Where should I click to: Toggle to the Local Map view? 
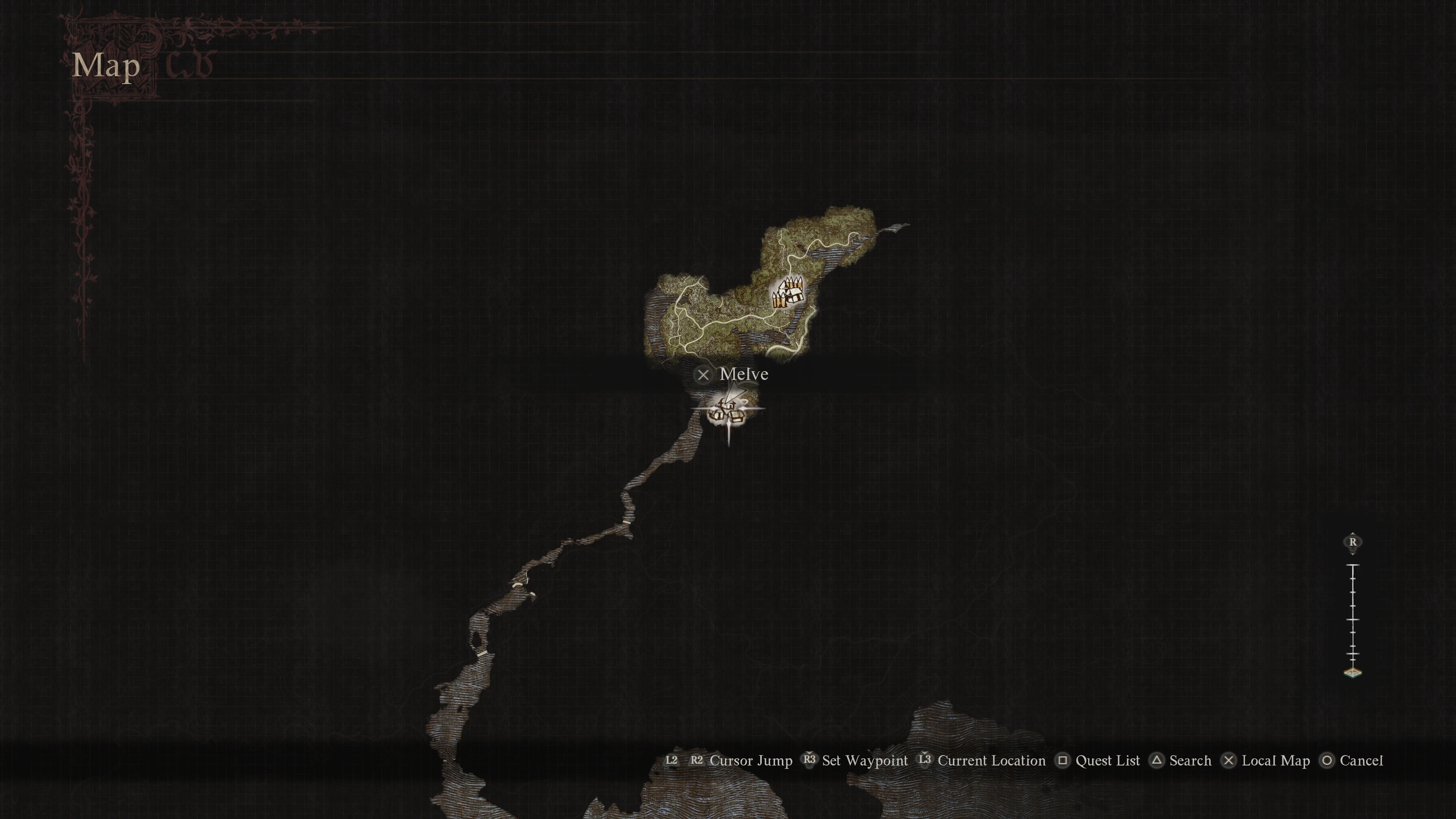(x=1276, y=761)
